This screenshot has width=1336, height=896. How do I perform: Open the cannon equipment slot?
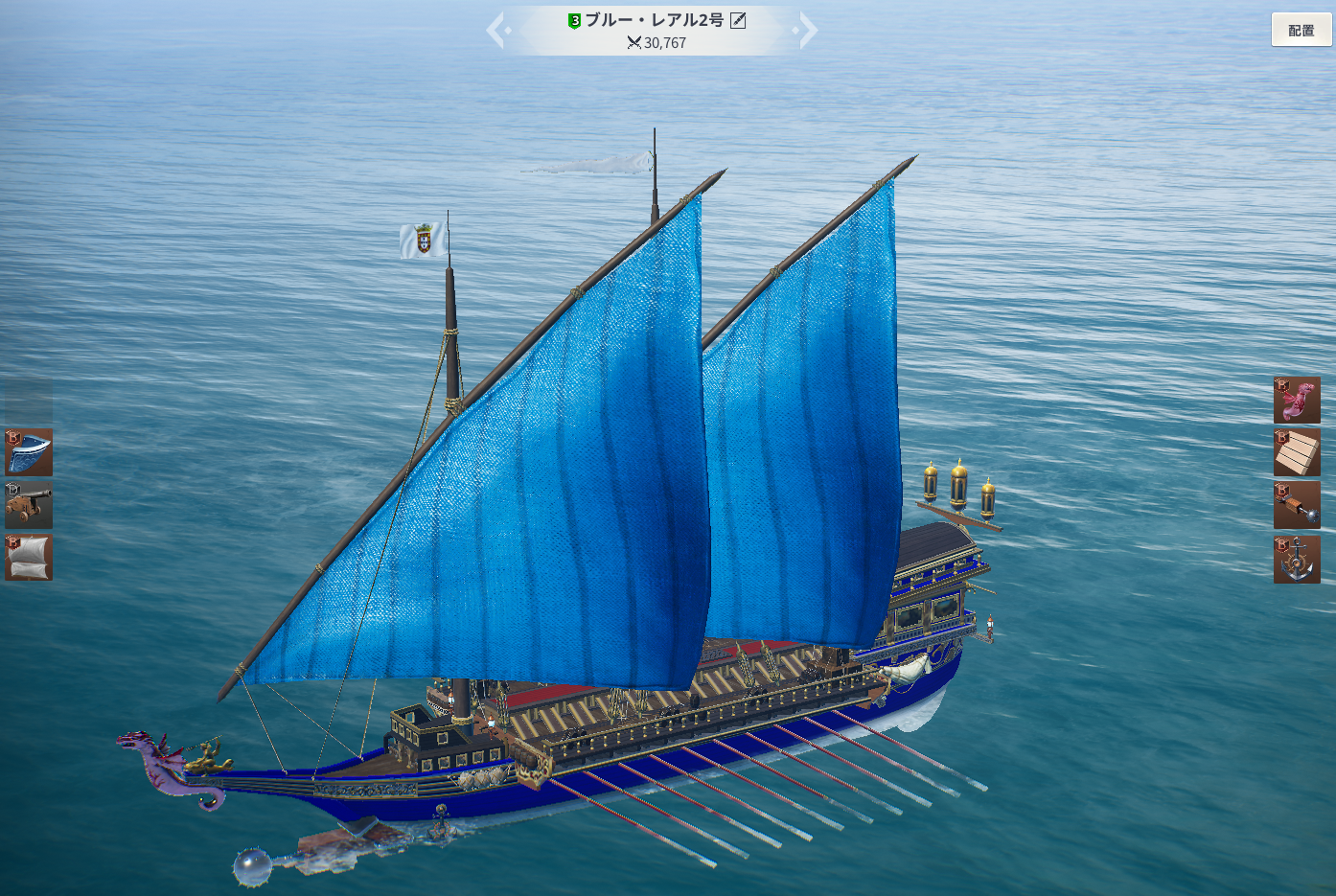[x=29, y=505]
